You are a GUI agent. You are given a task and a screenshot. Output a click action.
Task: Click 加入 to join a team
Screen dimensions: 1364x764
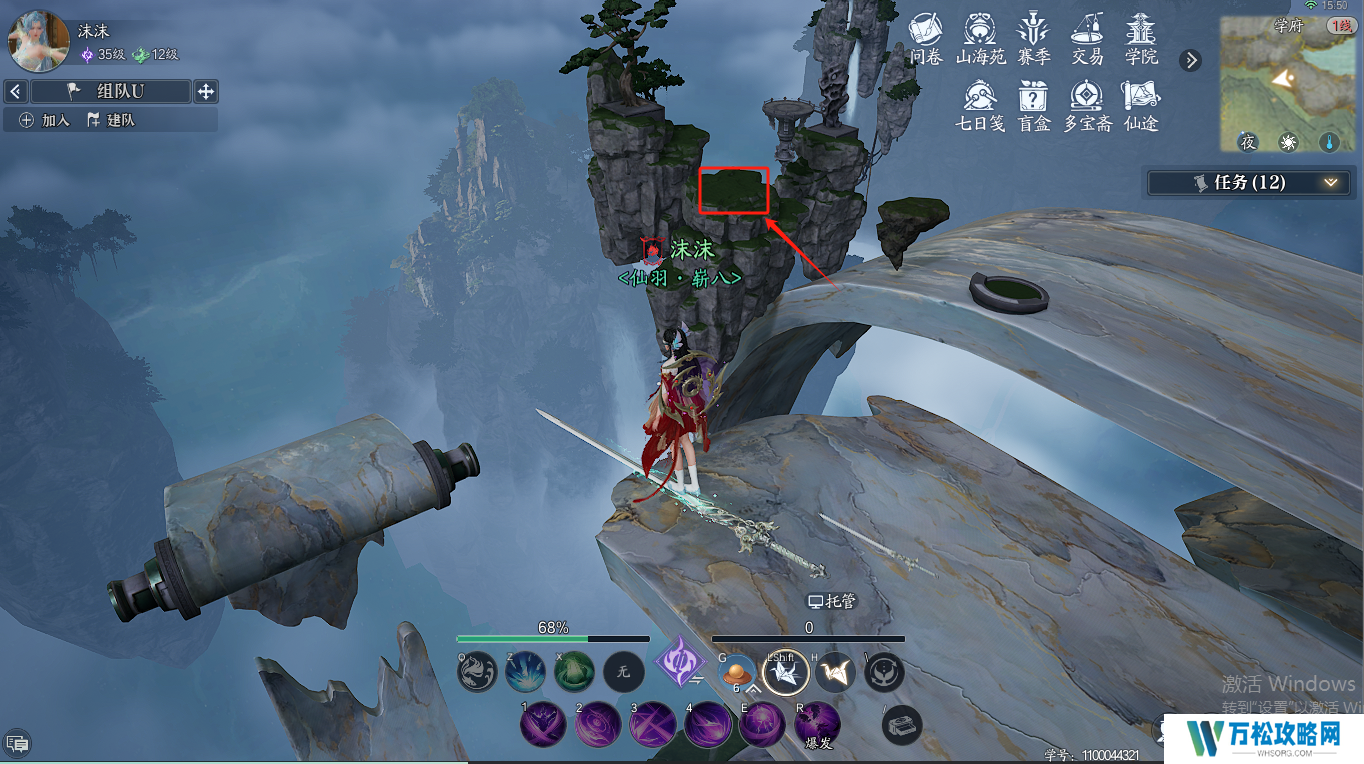click(x=45, y=120)
